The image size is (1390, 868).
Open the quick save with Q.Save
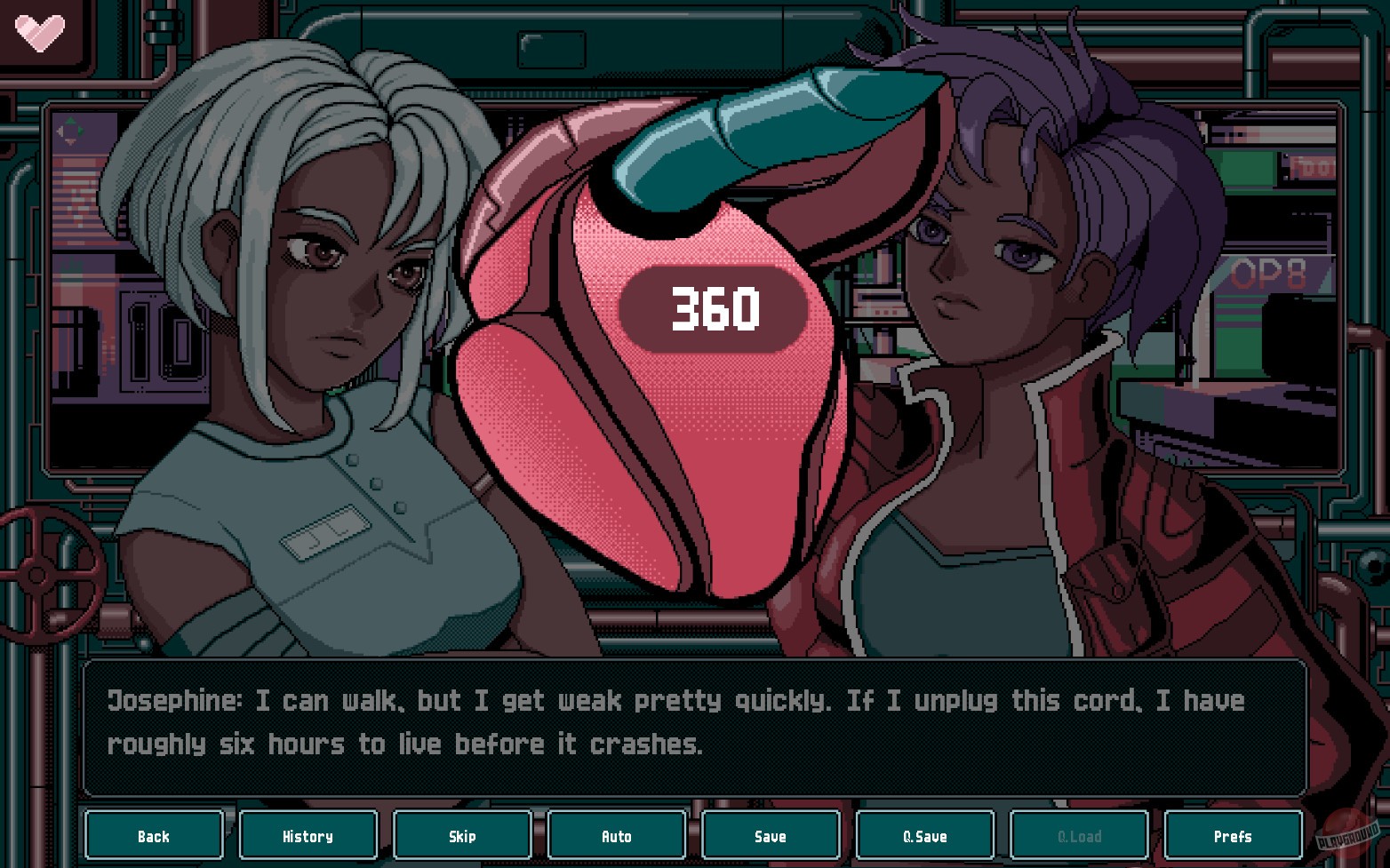pos(924,835)
